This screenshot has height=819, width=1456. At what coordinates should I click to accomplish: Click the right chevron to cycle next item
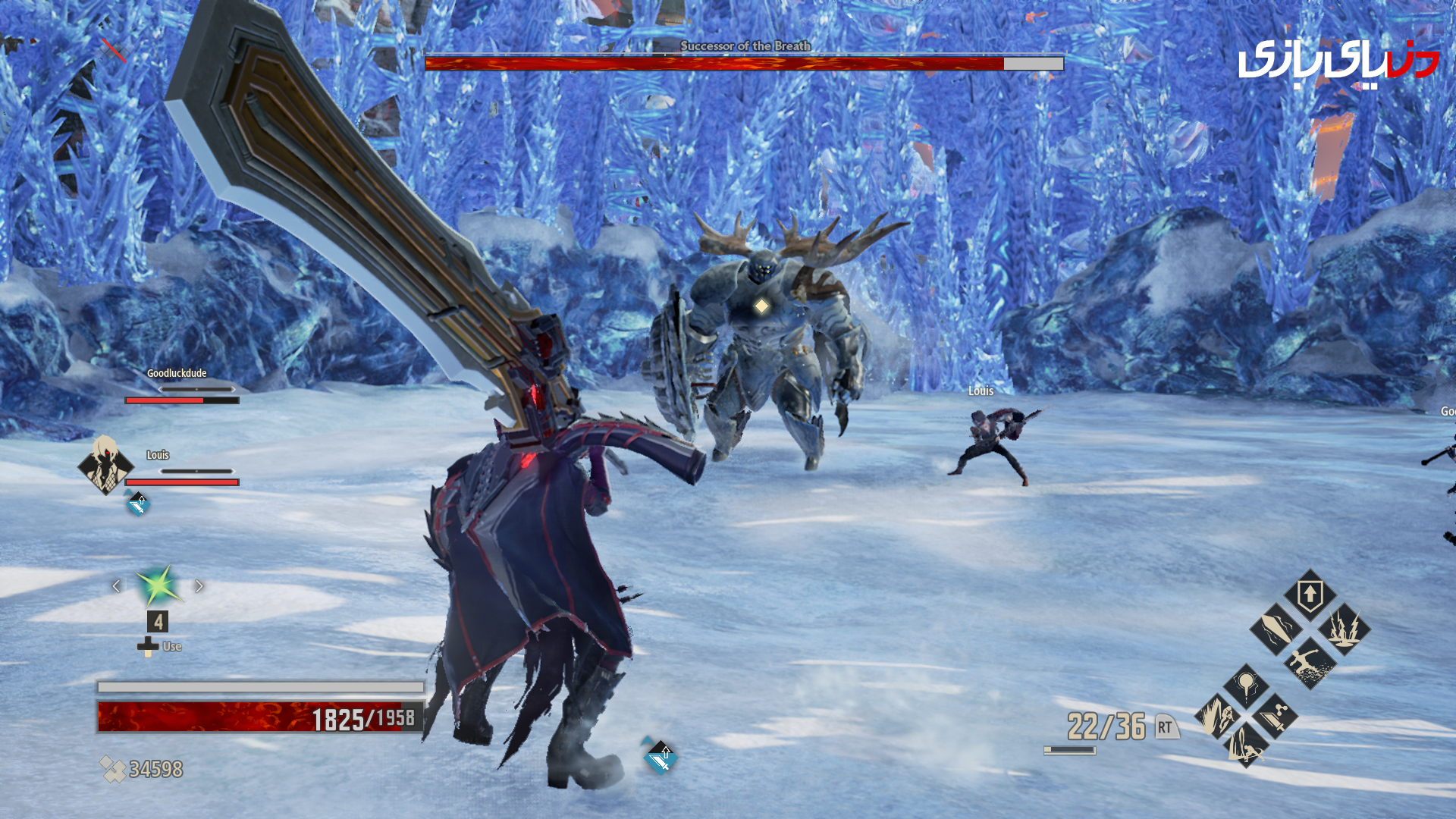point(198,585)
